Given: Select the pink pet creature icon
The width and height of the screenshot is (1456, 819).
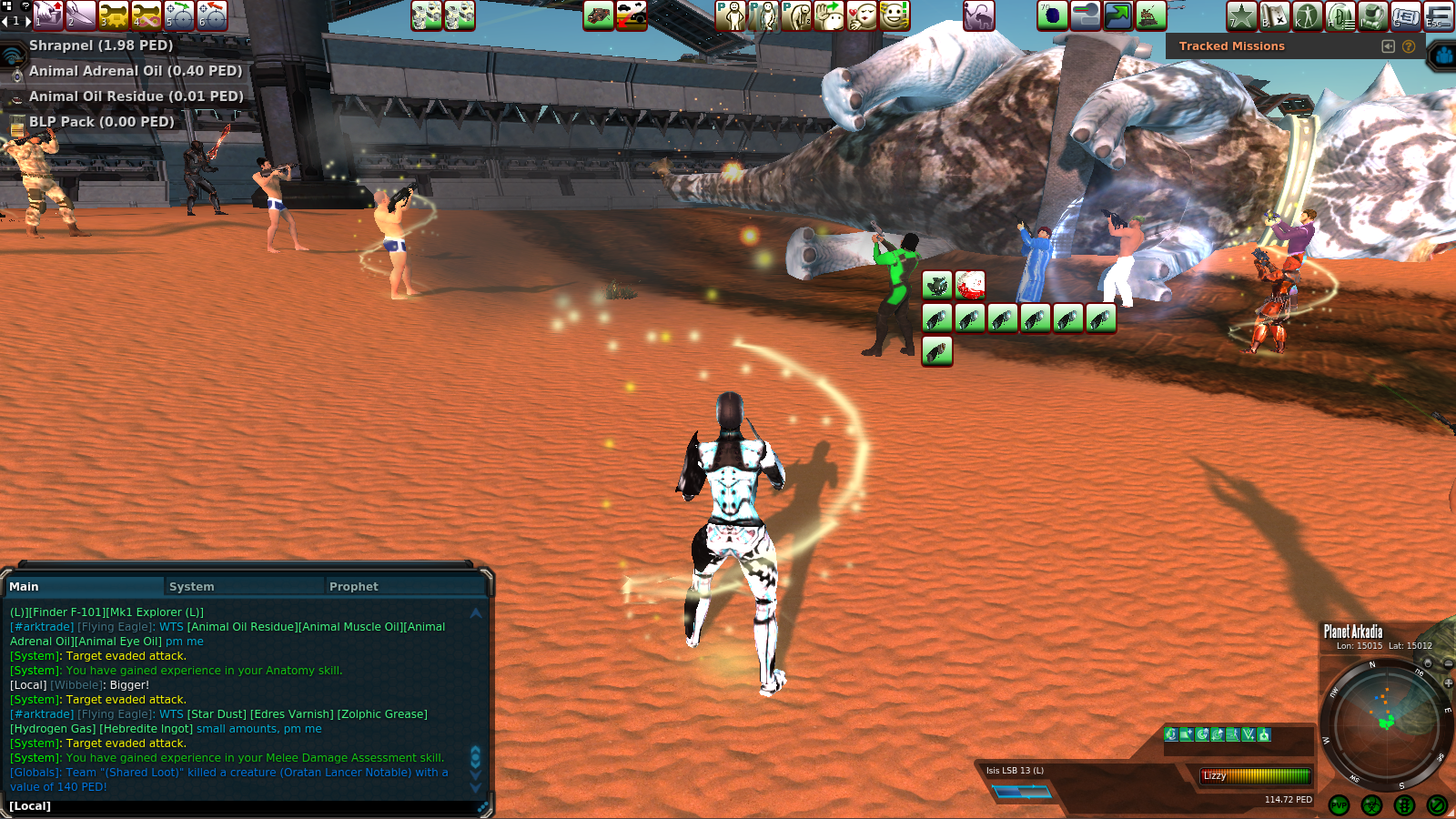Looking at the screenshot, I should (x=979, y=15).
